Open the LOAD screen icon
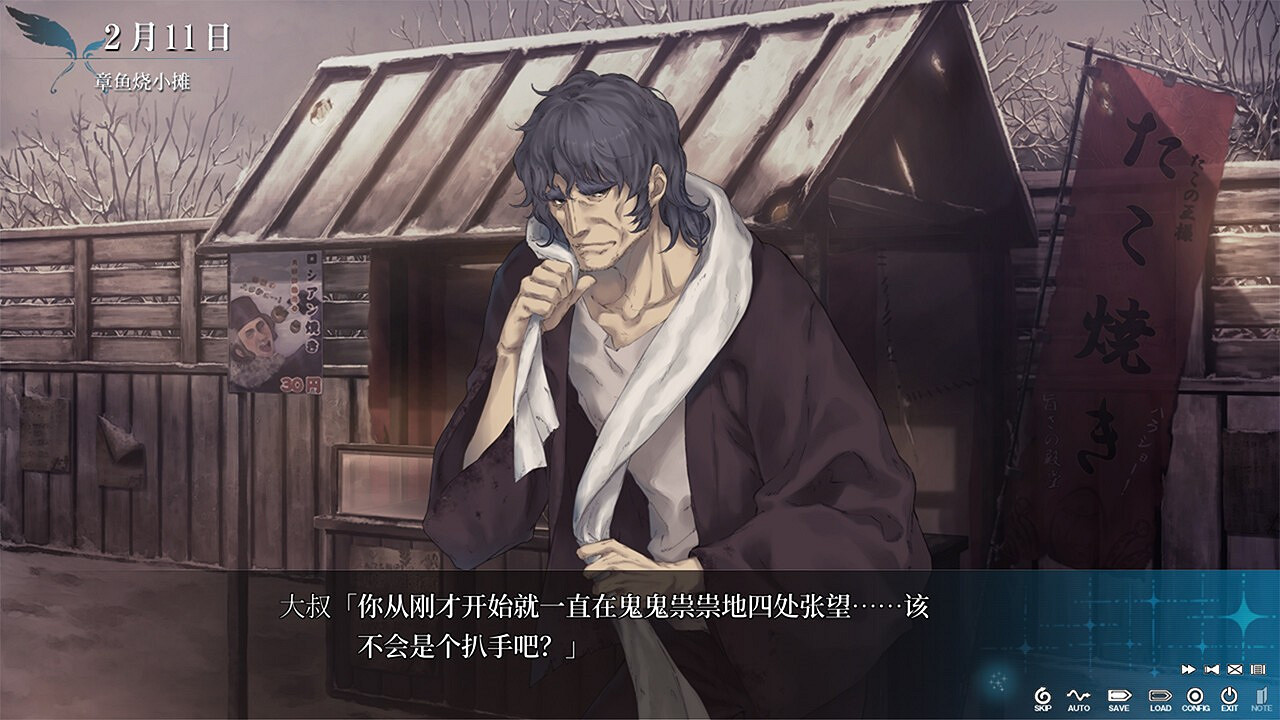 pyautogui.click(x=1160, y=697)
